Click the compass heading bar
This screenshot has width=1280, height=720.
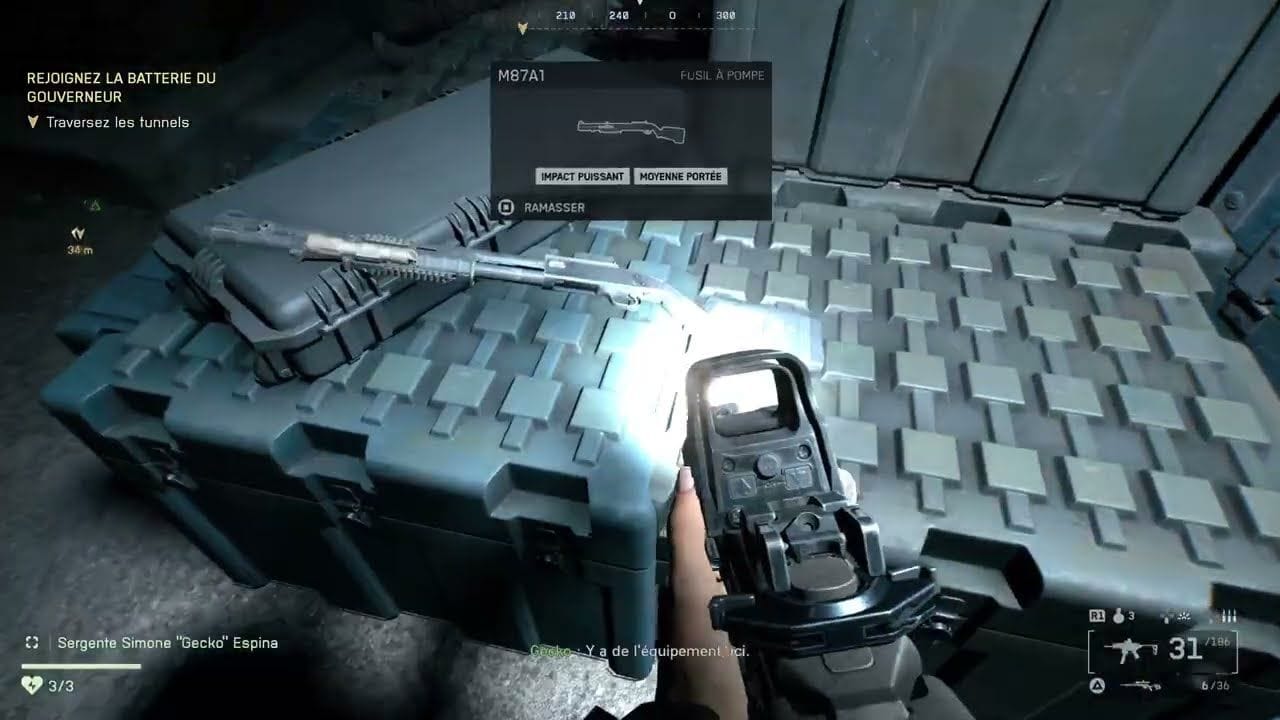point(640,16)
